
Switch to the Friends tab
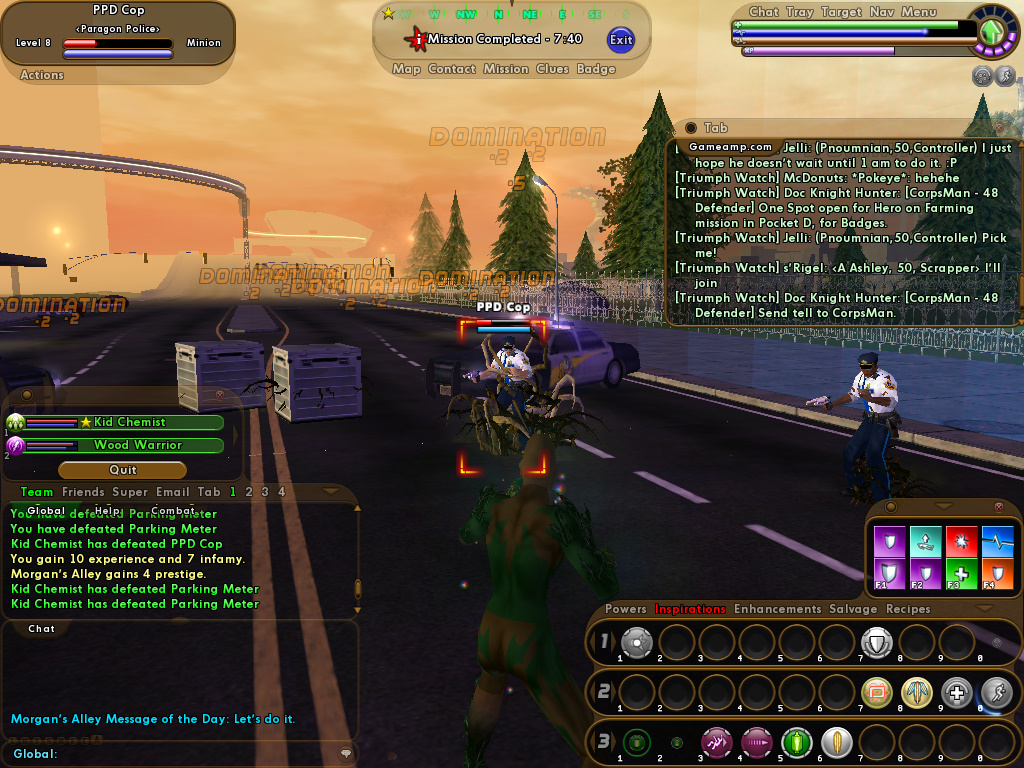tap(83, 492)
